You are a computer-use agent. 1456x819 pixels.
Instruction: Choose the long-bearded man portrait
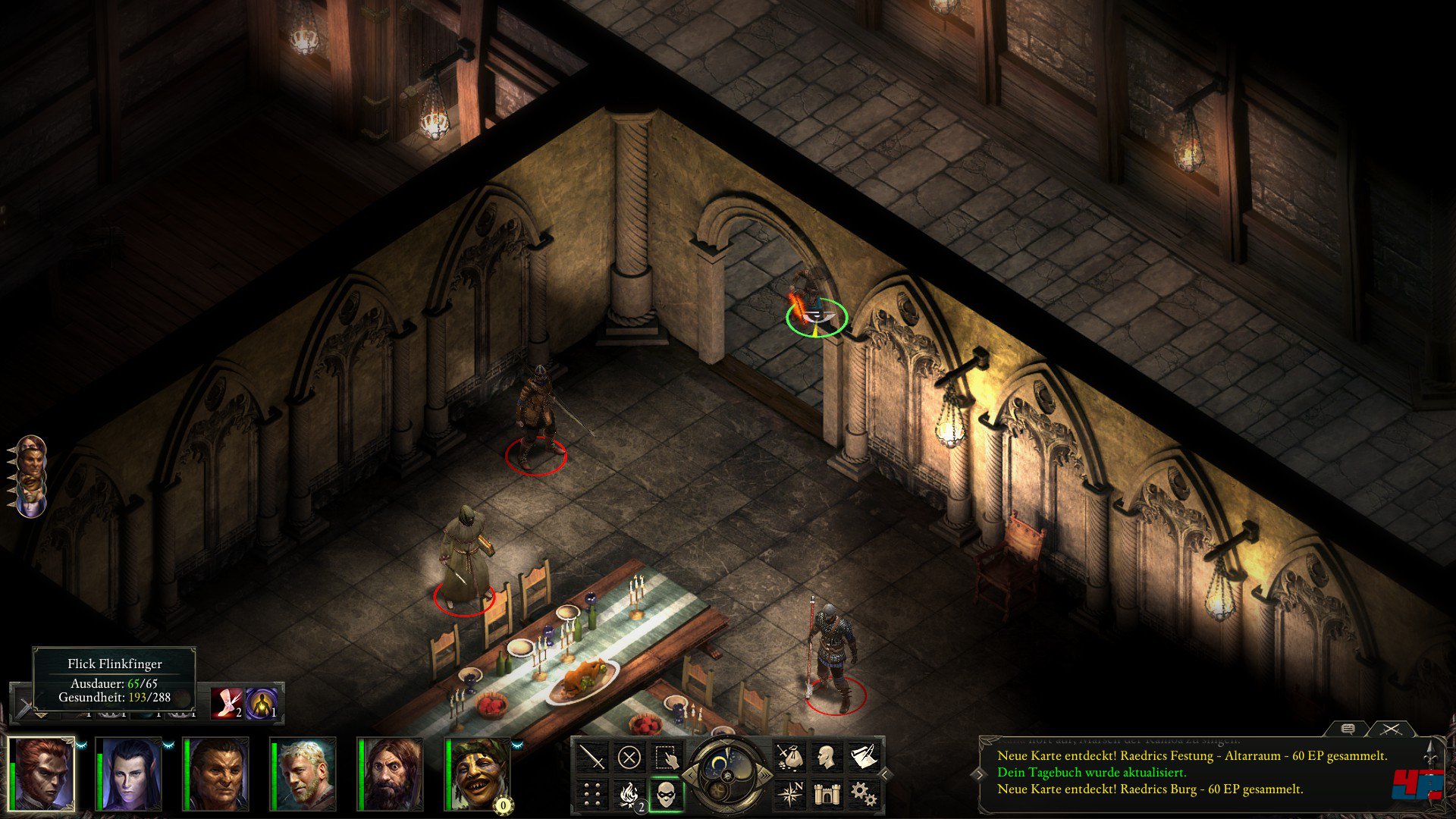tap(392, 773)
